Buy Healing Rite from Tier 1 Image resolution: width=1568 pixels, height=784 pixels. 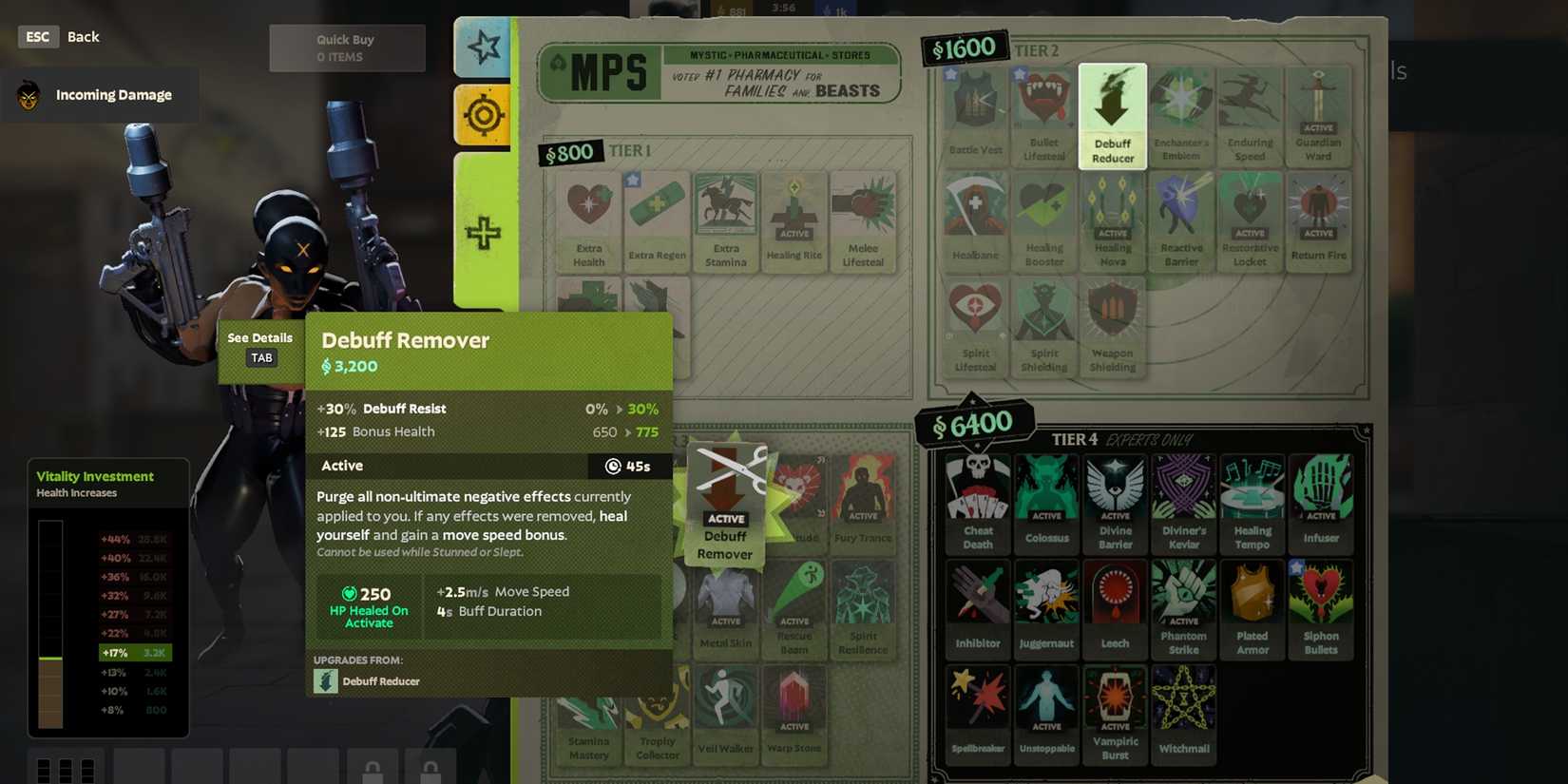coord(794,217)
